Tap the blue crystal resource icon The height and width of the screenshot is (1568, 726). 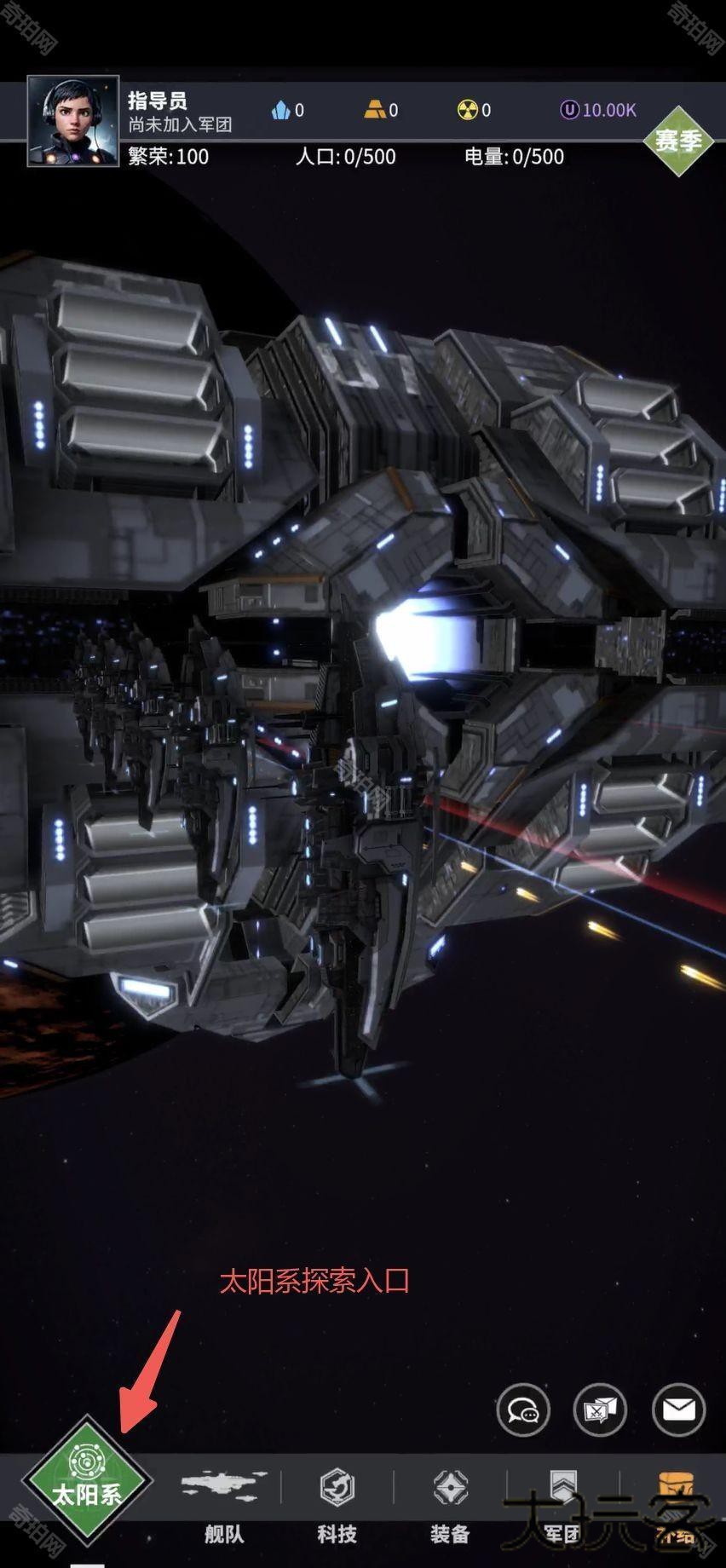pos(281,110)
